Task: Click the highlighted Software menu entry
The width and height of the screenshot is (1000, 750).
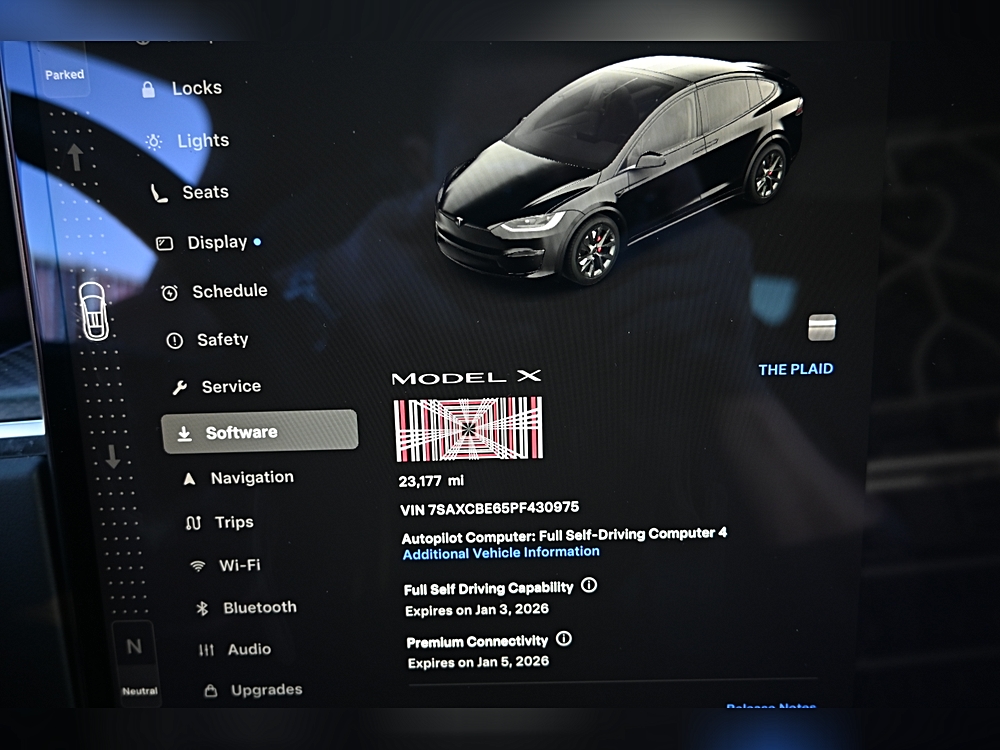Action: pyautogui.click(x=259, y=432)
